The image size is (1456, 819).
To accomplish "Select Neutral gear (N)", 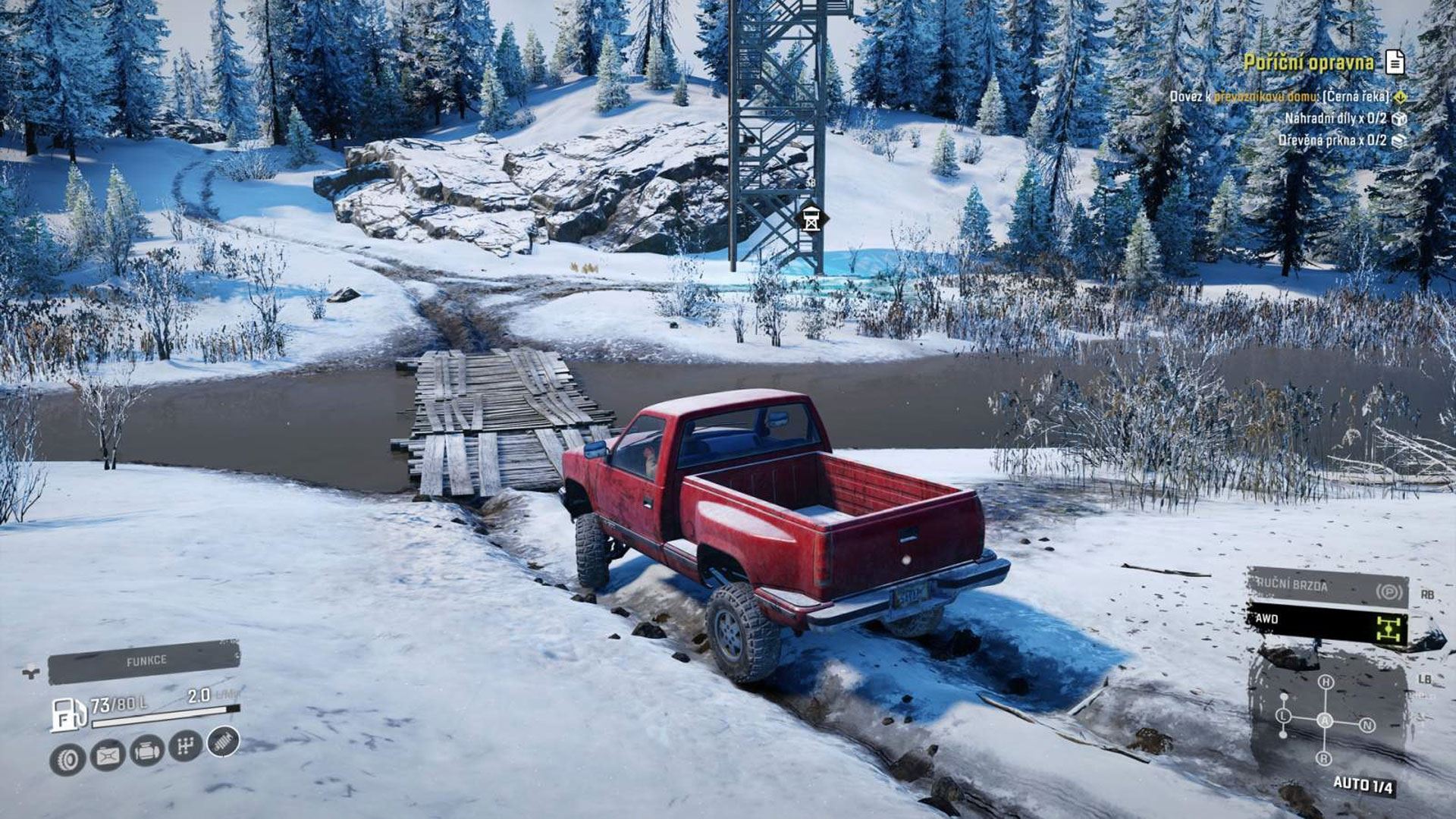I will point(1367,725).
